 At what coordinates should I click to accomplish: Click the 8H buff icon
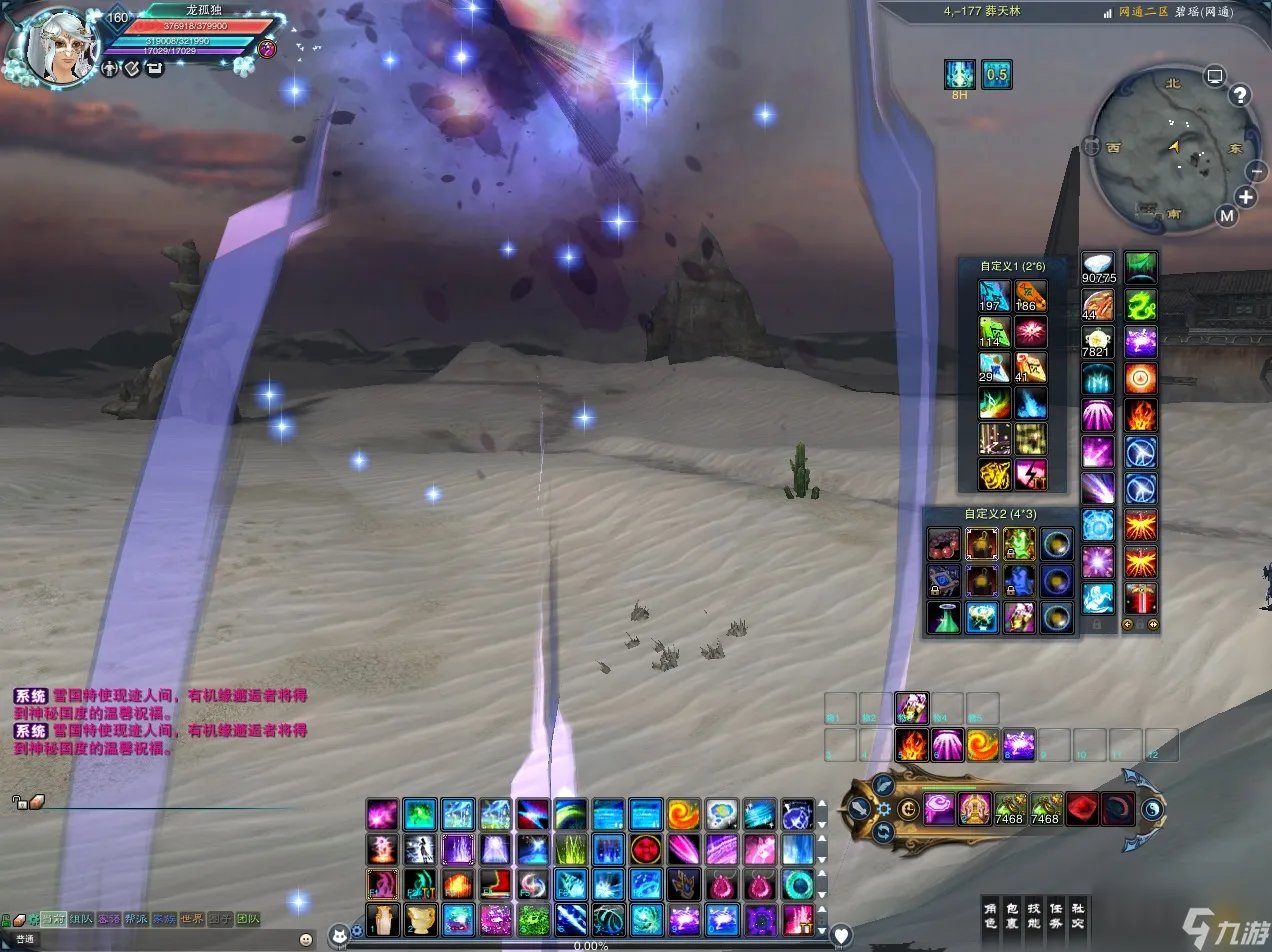(960, 75)
